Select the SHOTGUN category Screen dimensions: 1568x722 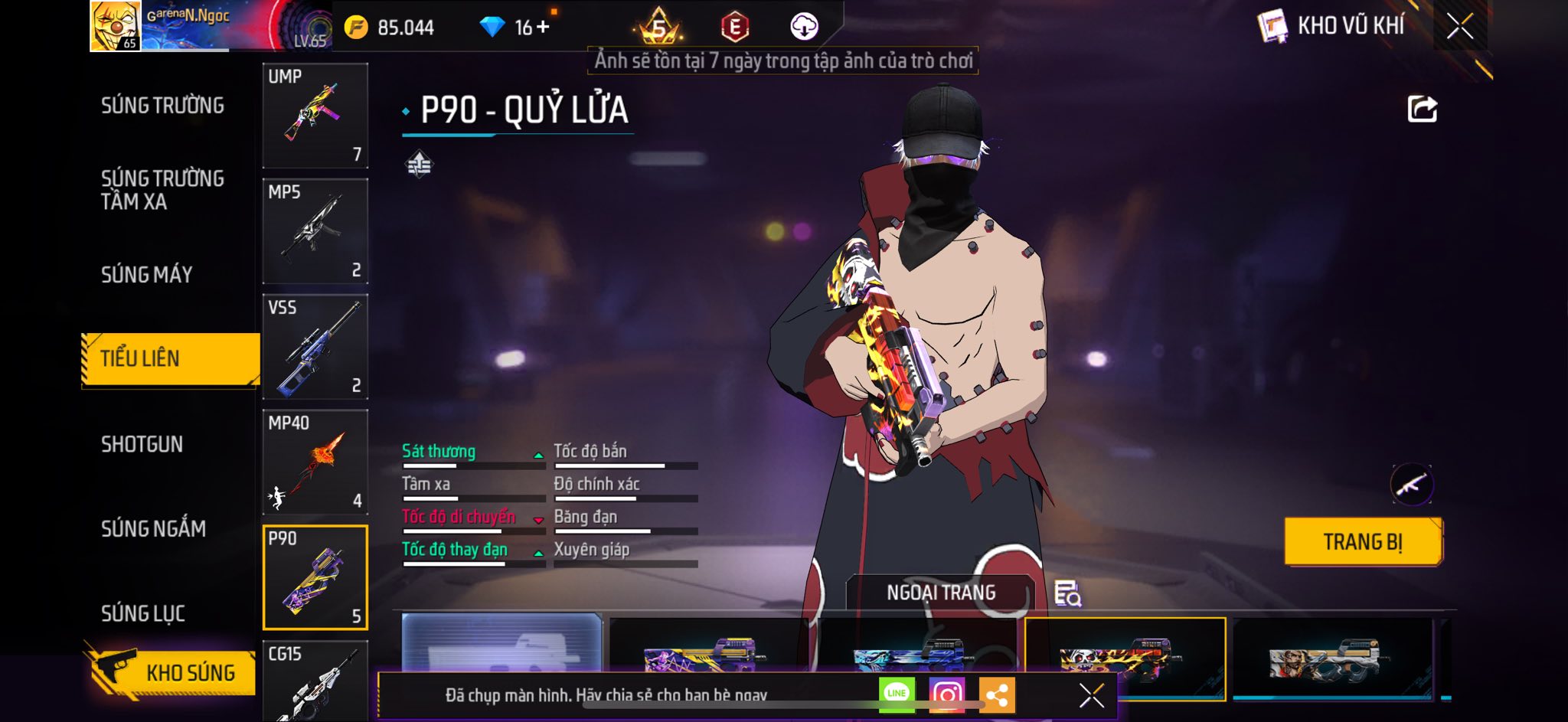coord(142,445)
